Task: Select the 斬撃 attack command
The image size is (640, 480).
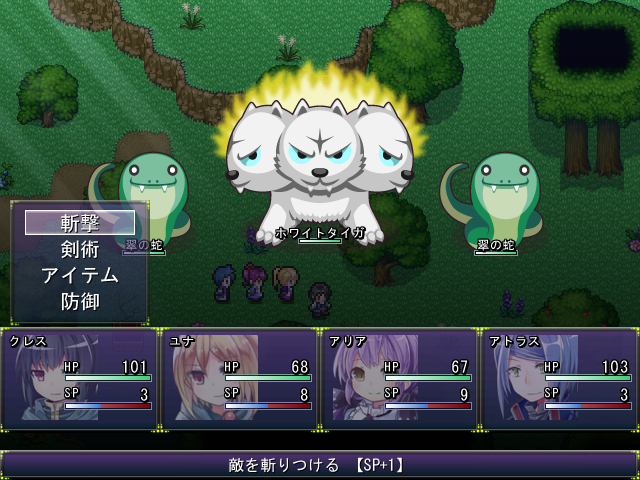Action: tap(80, 223)
